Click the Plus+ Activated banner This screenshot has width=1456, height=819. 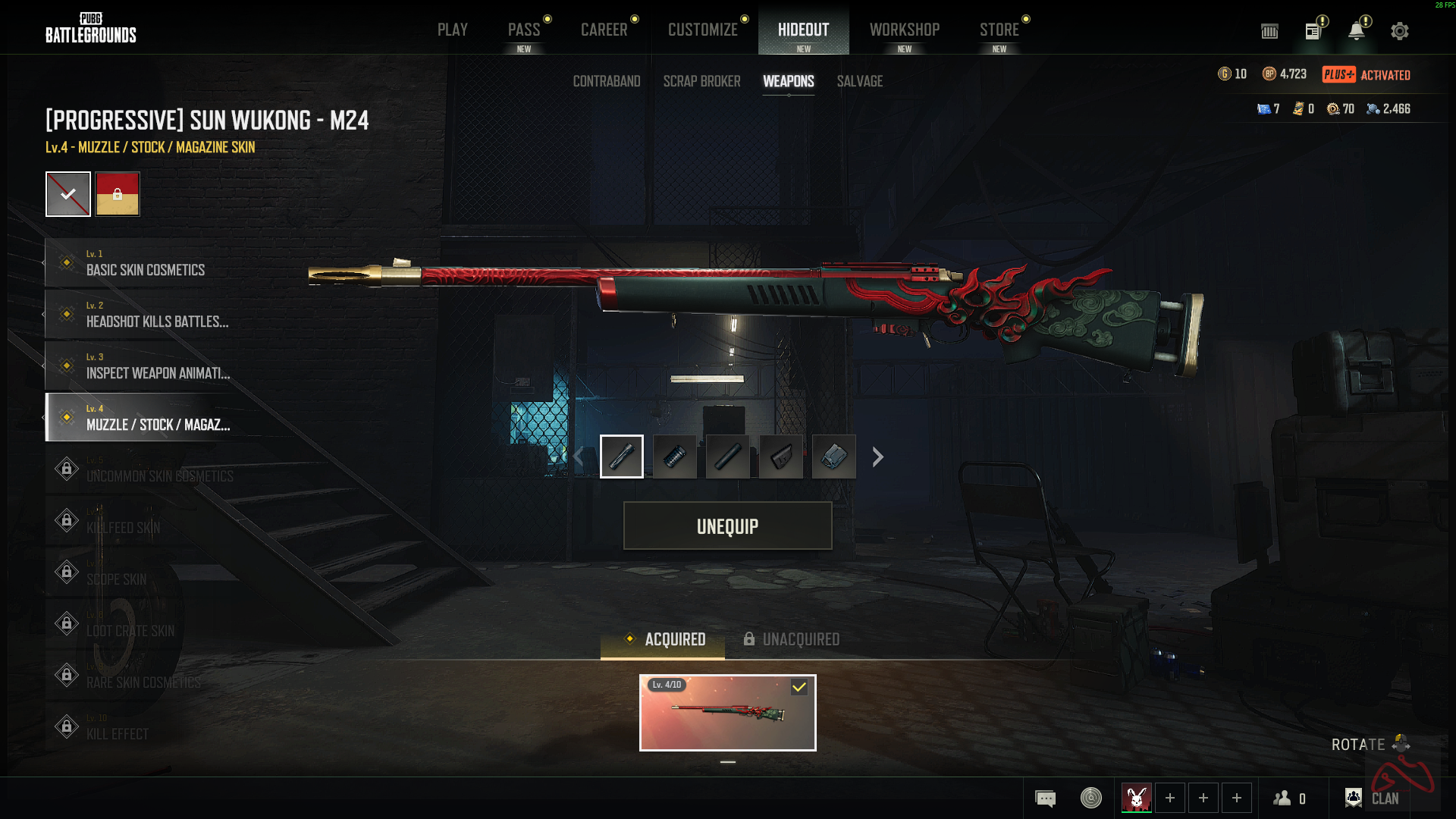click(x=1365, y=74)
